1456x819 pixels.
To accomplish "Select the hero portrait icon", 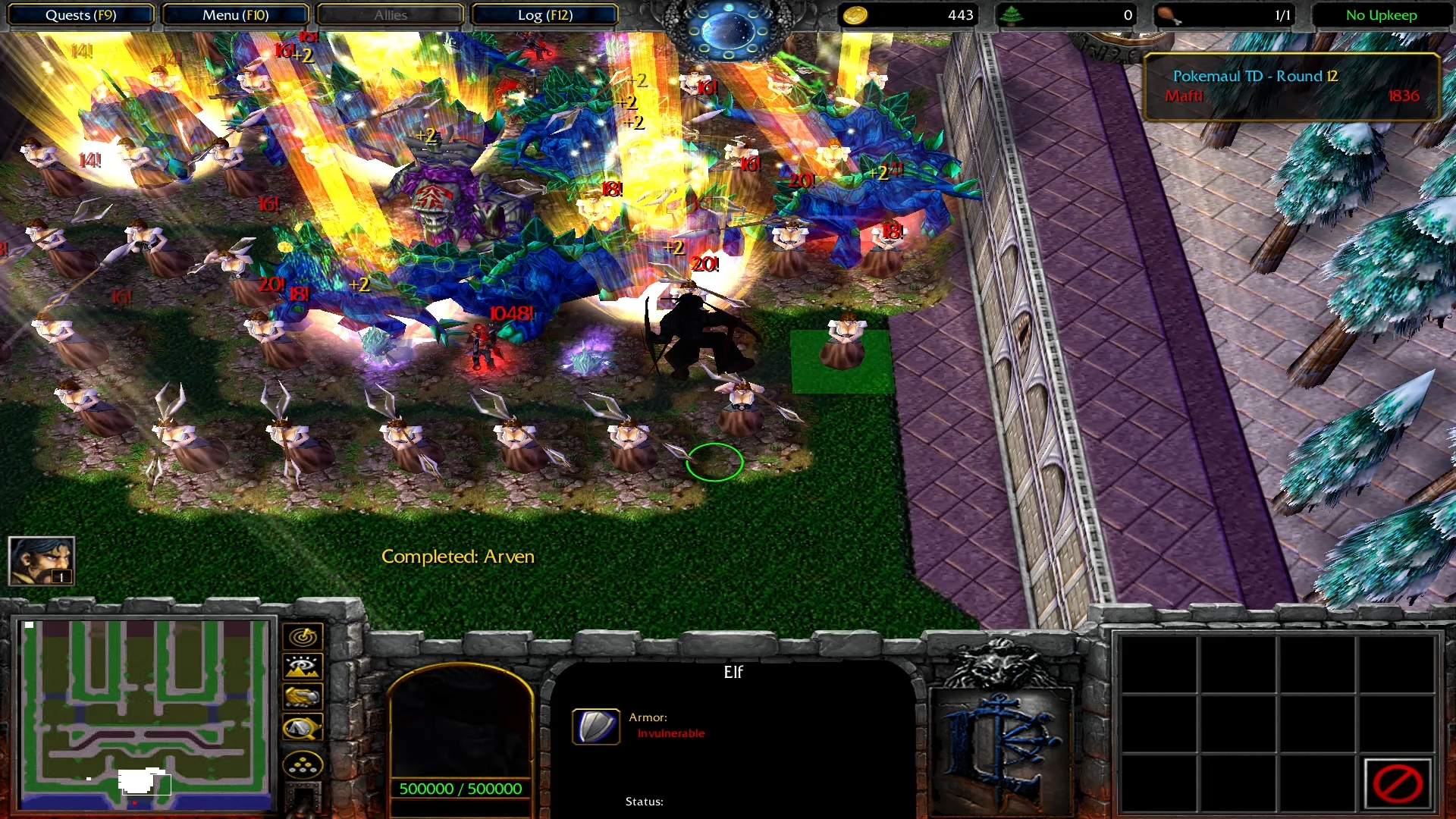I will (x=41, y=561).
